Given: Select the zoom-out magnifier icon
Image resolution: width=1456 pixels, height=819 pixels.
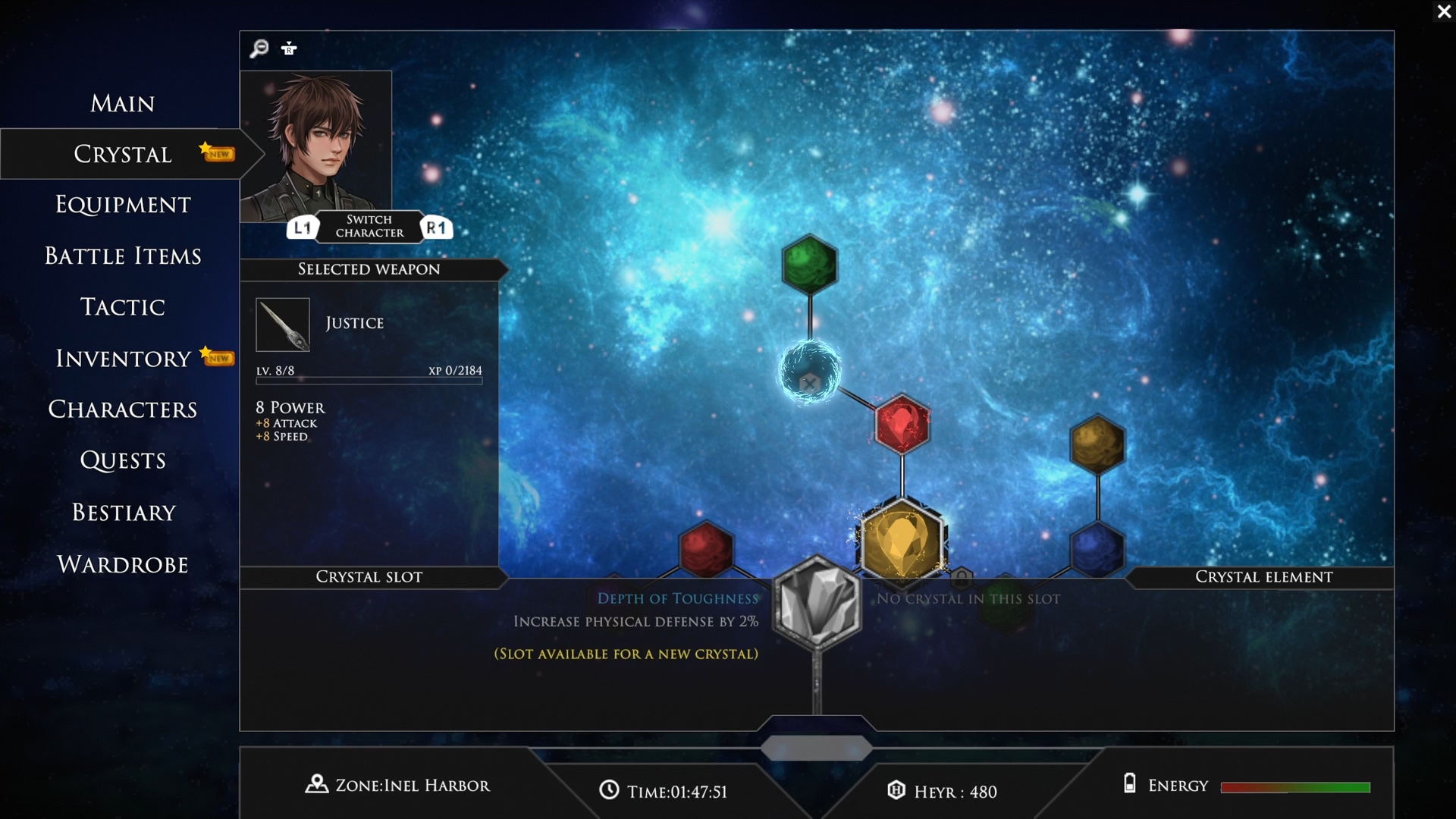Looking at the screenshot, I should pos(259,48).
